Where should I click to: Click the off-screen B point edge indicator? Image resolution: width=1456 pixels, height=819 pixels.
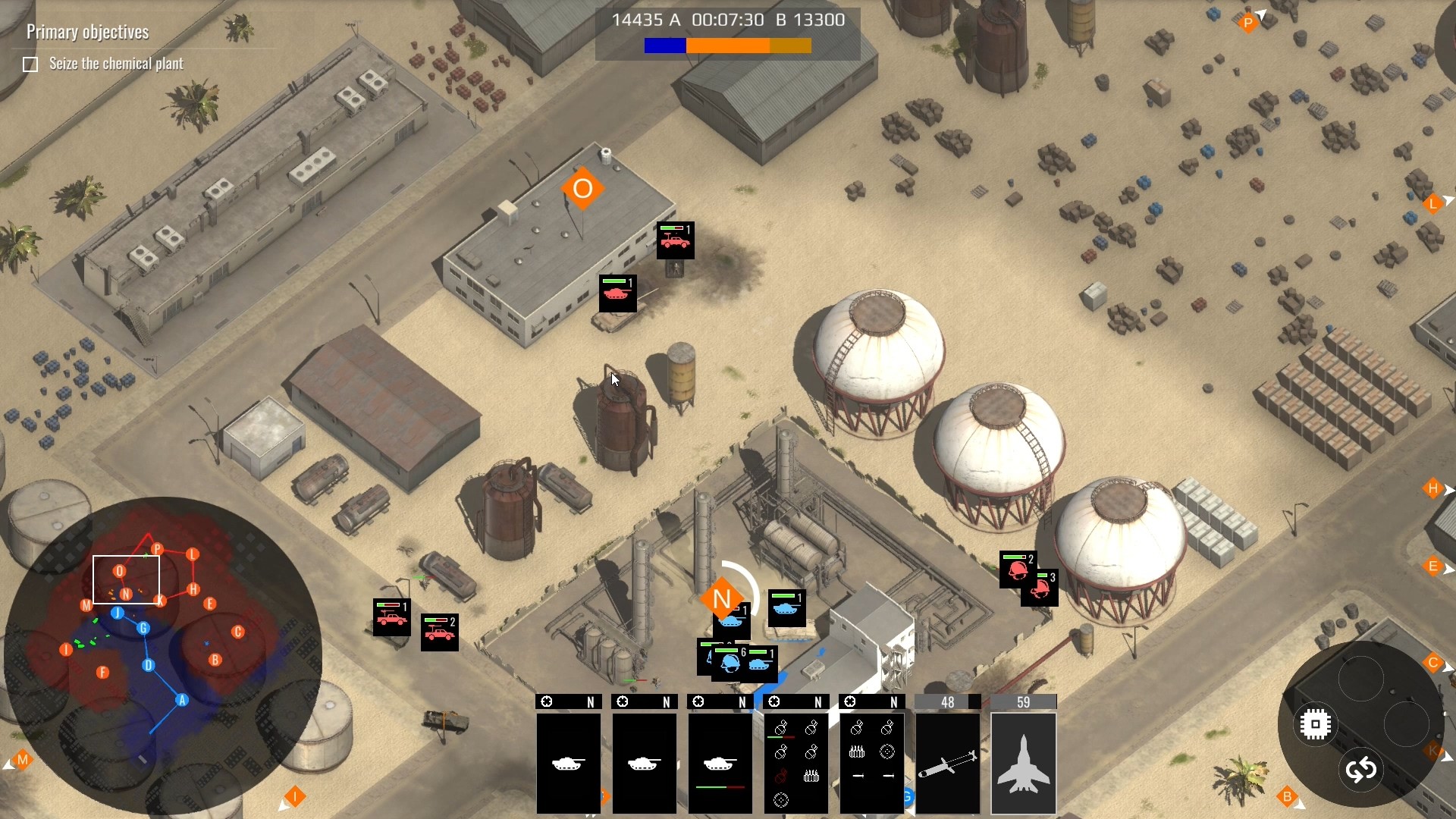[1287, 797]
